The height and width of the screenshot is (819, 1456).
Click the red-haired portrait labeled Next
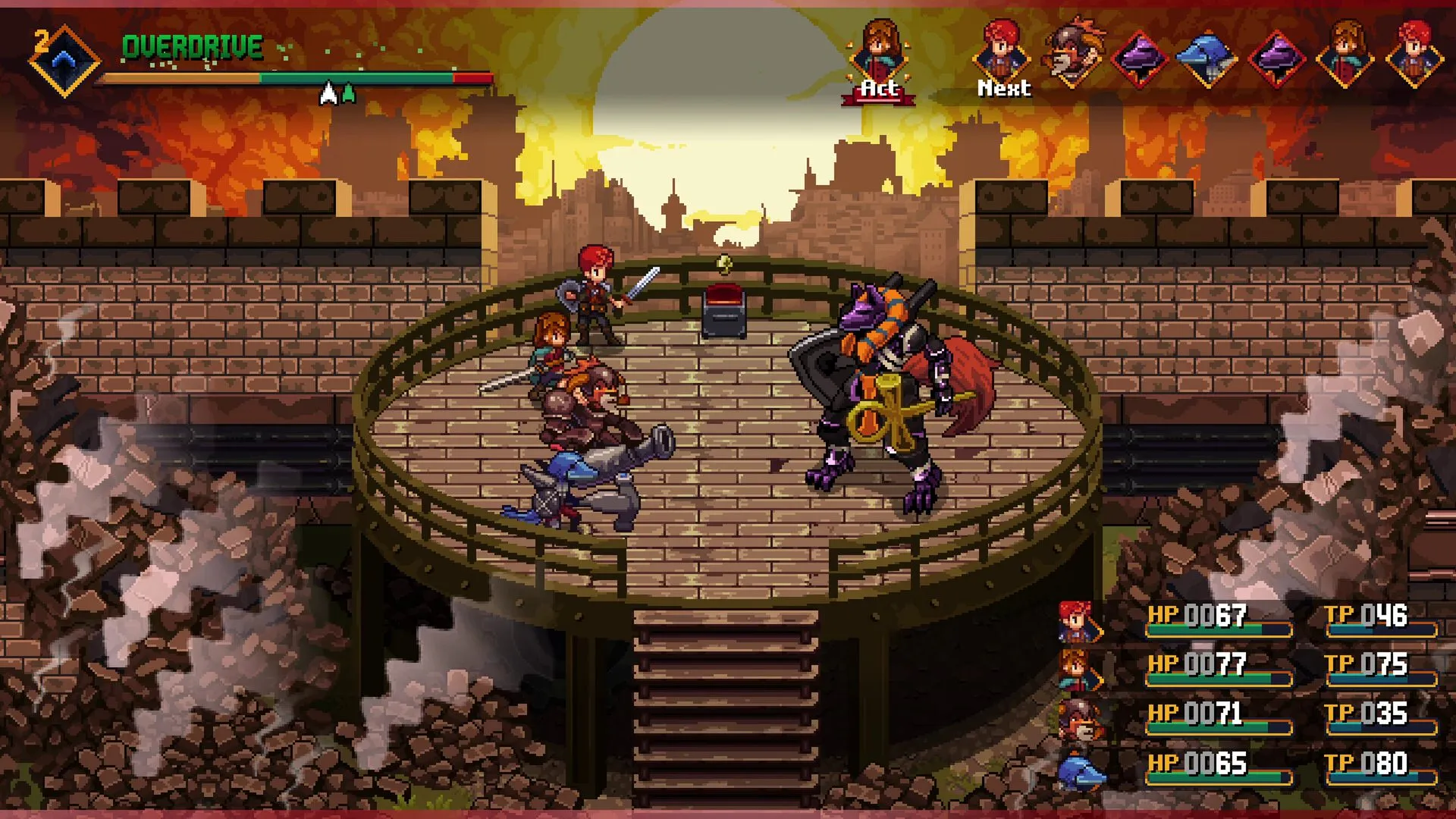1003,53
